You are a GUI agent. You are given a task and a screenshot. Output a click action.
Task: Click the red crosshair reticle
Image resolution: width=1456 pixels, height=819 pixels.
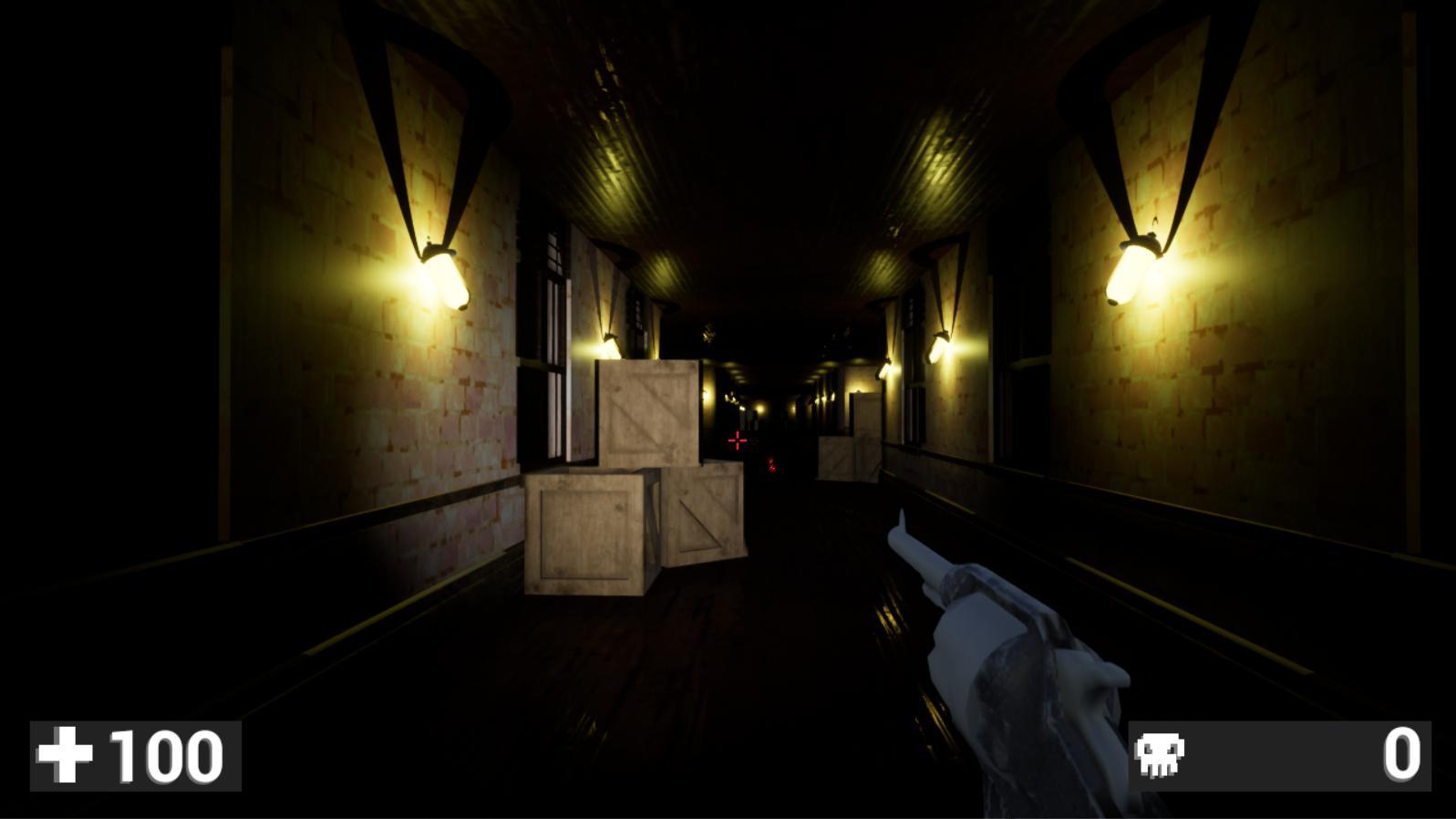[x=737, y=441]
